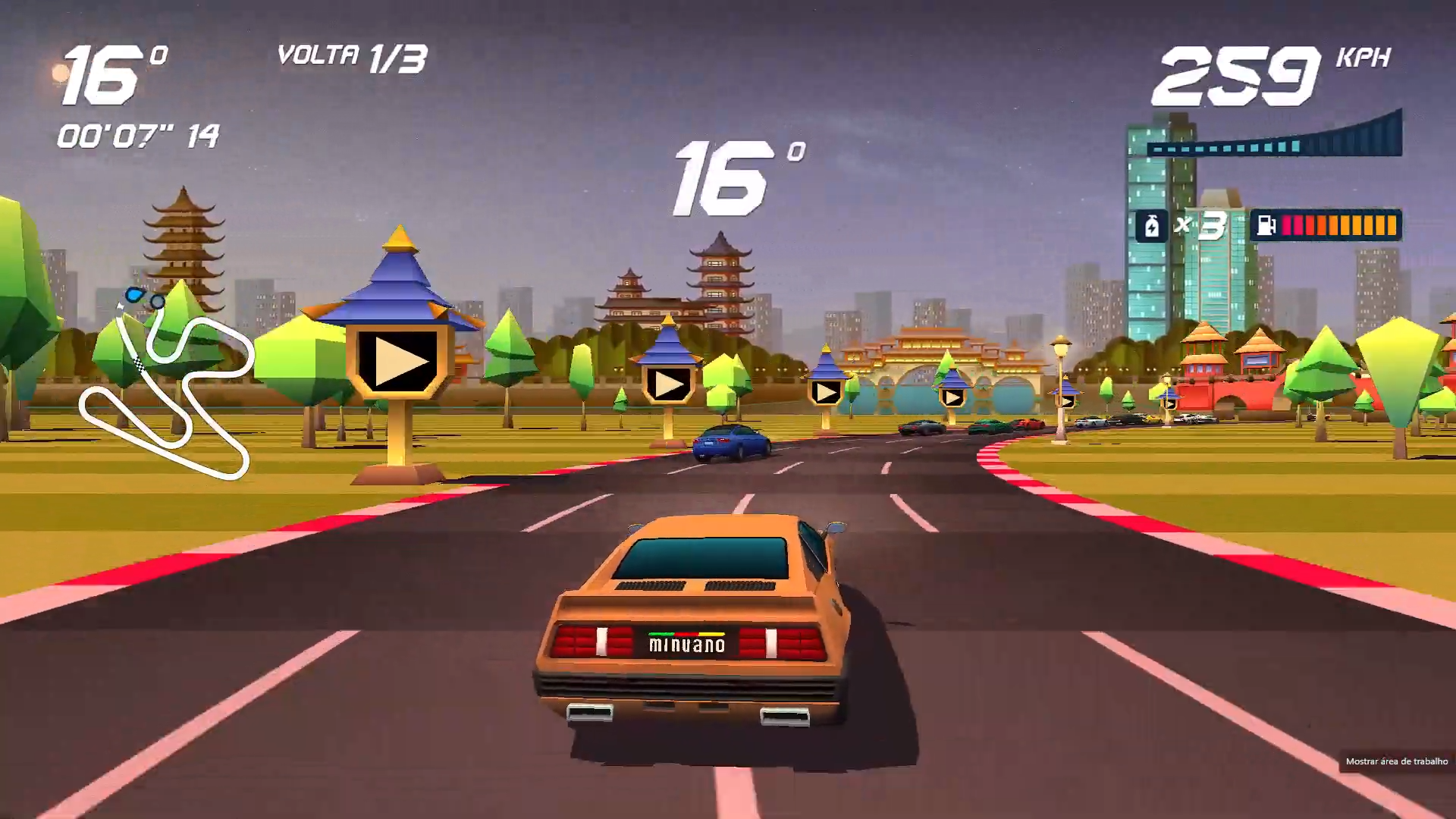Viewport: 1456px width, 819px height.
Task: Click the 259 speed readout
Action: [x=1236, y=76]
